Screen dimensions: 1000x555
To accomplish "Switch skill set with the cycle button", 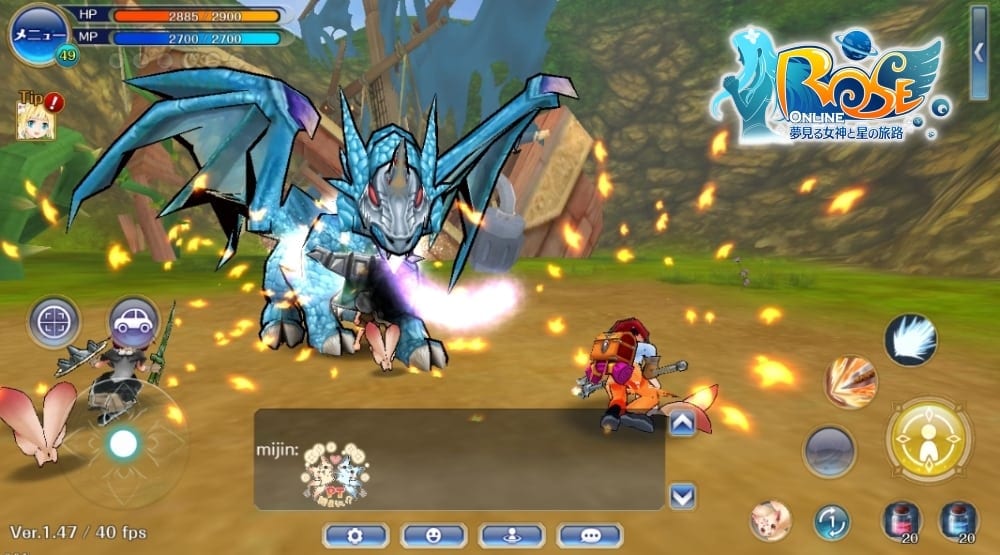I will tap(831, 521).
